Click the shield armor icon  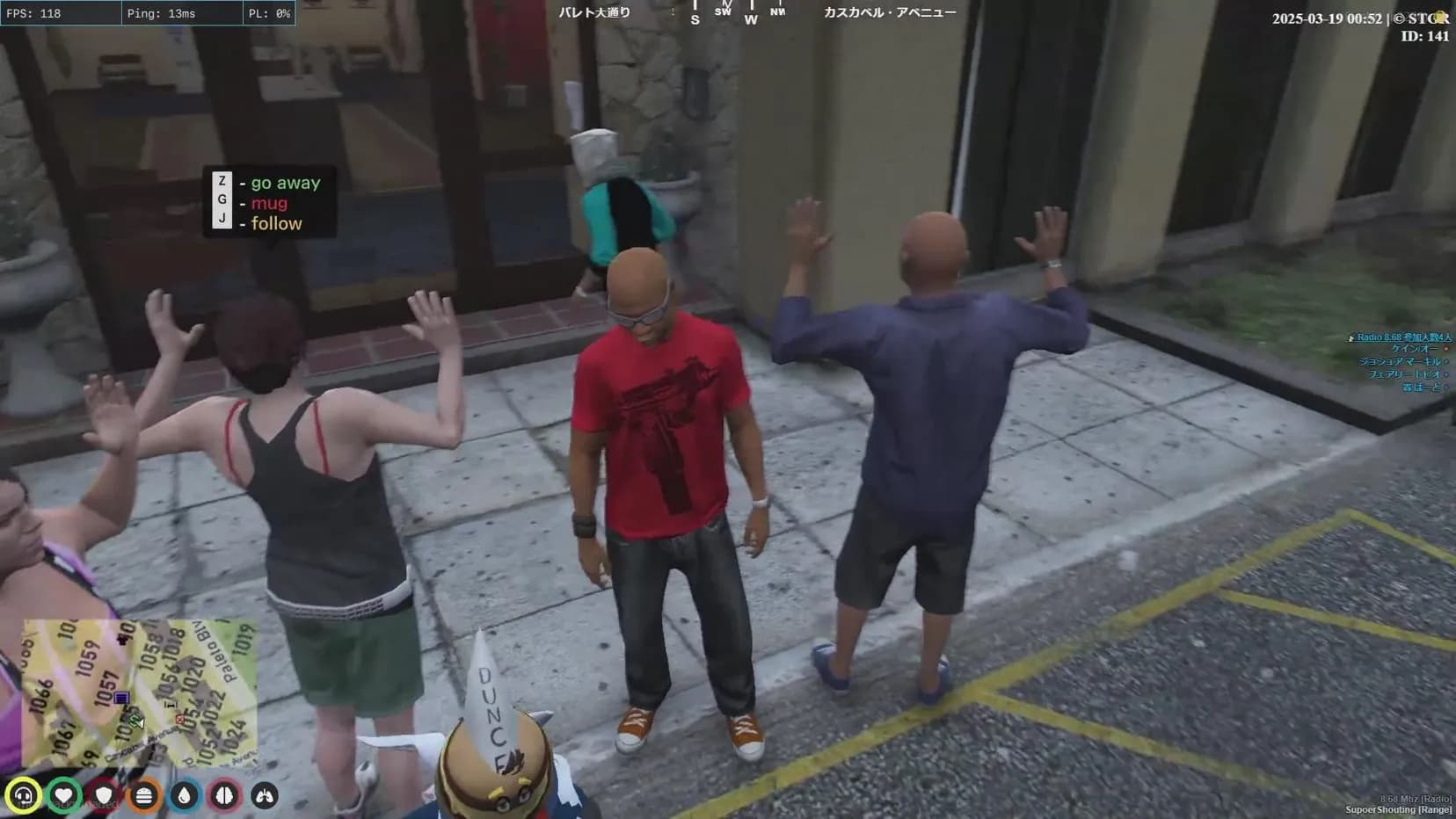[104, 796]
